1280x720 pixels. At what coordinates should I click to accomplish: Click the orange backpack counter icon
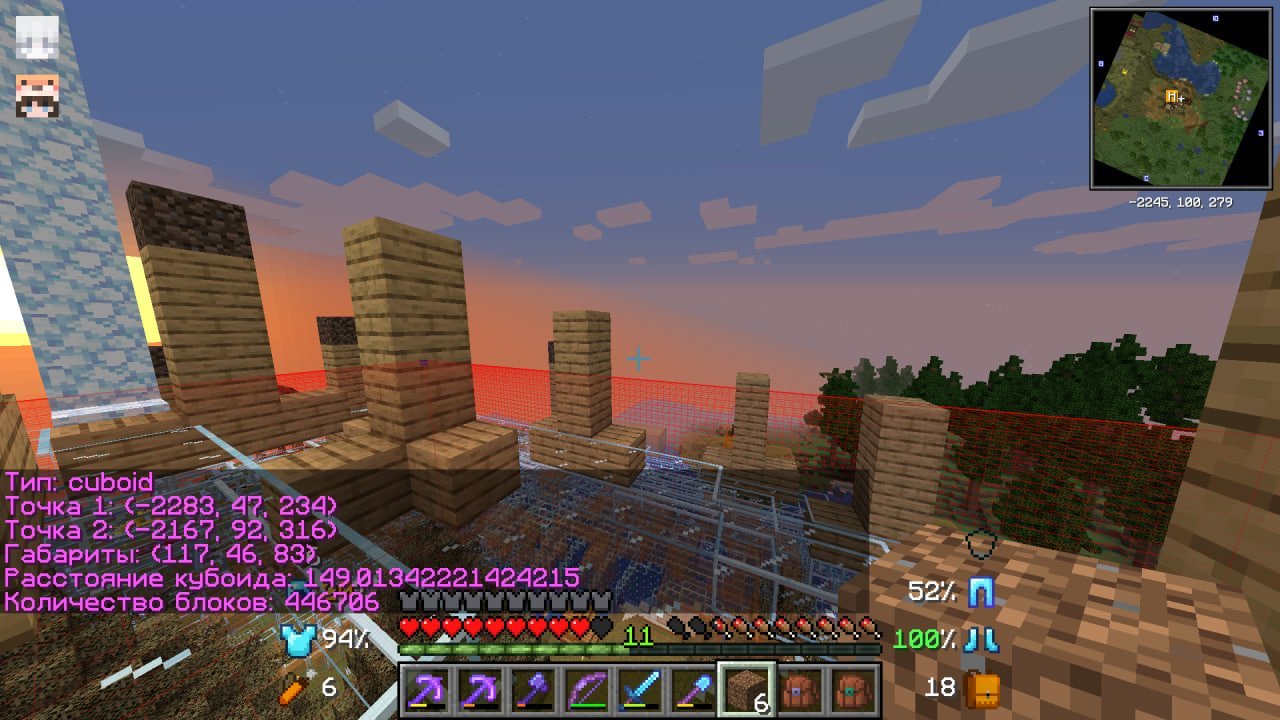tap(982, 688)
